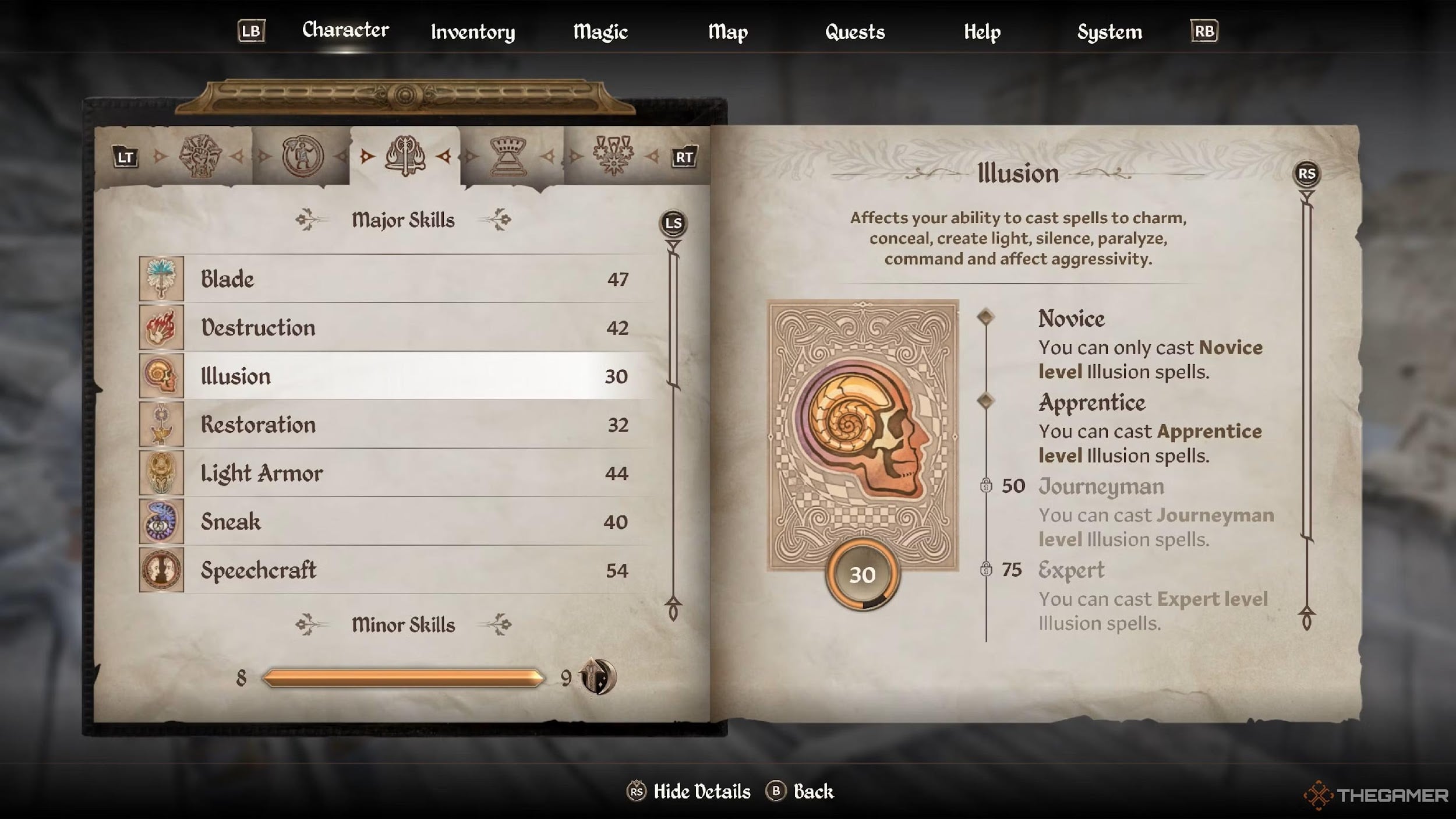Select the System menu tab
This screenshot has height=819, width=1456.
1109,32
